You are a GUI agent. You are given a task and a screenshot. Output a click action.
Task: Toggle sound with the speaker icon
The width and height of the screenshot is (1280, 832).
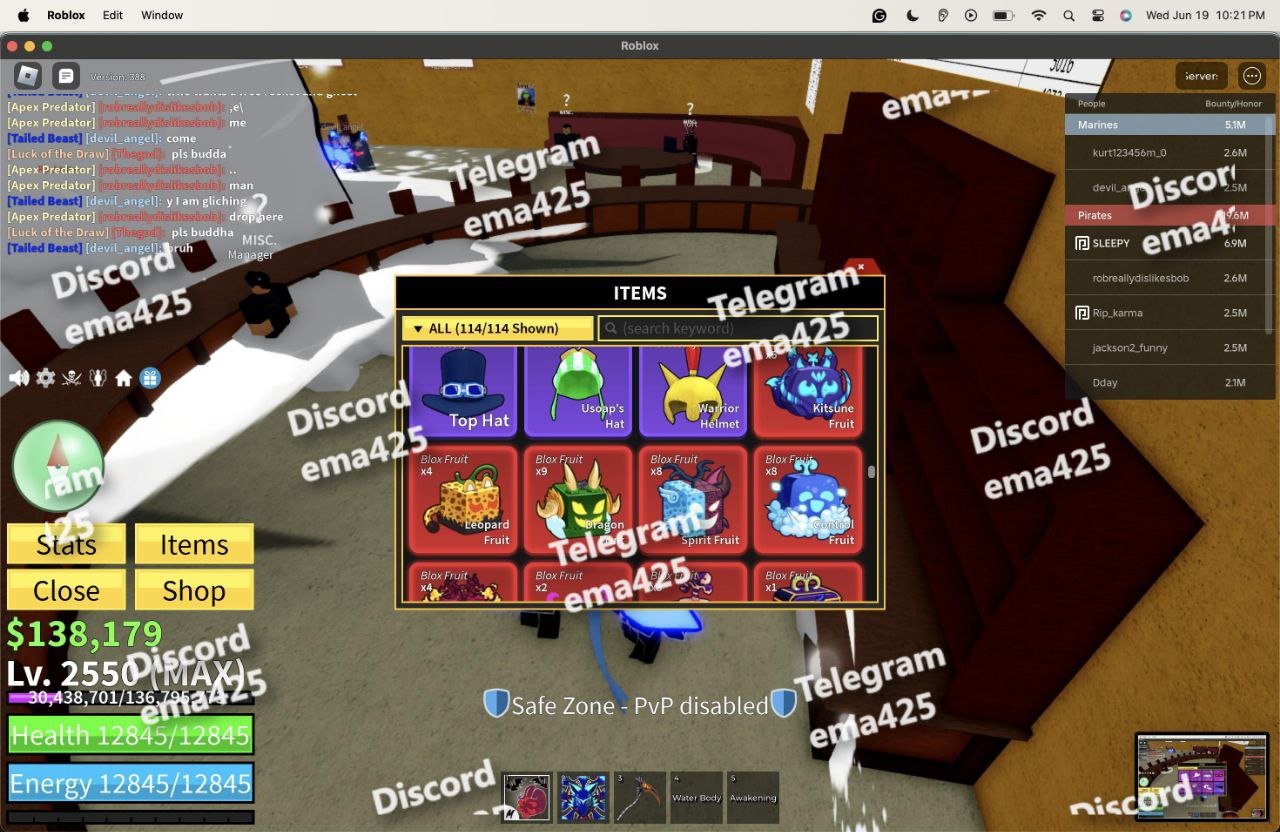click(x=19, y=378)
